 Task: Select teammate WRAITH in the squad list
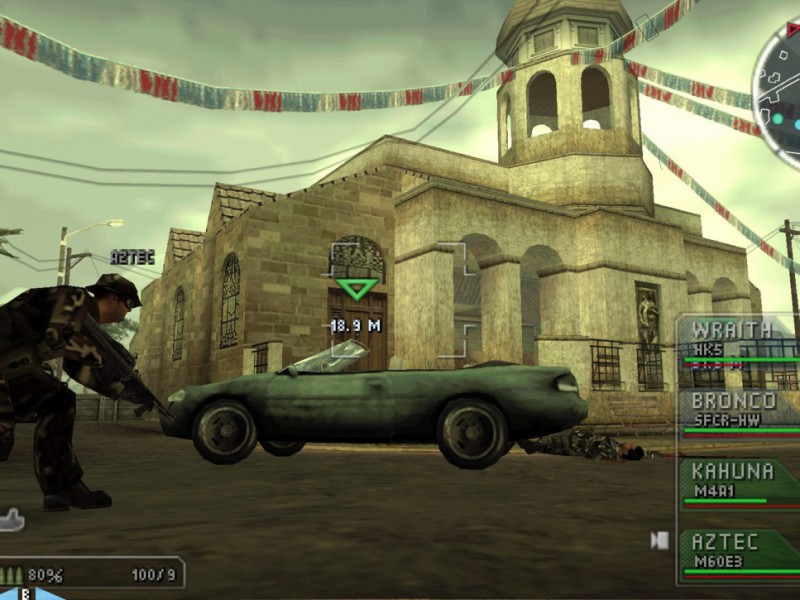coord(740,343)
